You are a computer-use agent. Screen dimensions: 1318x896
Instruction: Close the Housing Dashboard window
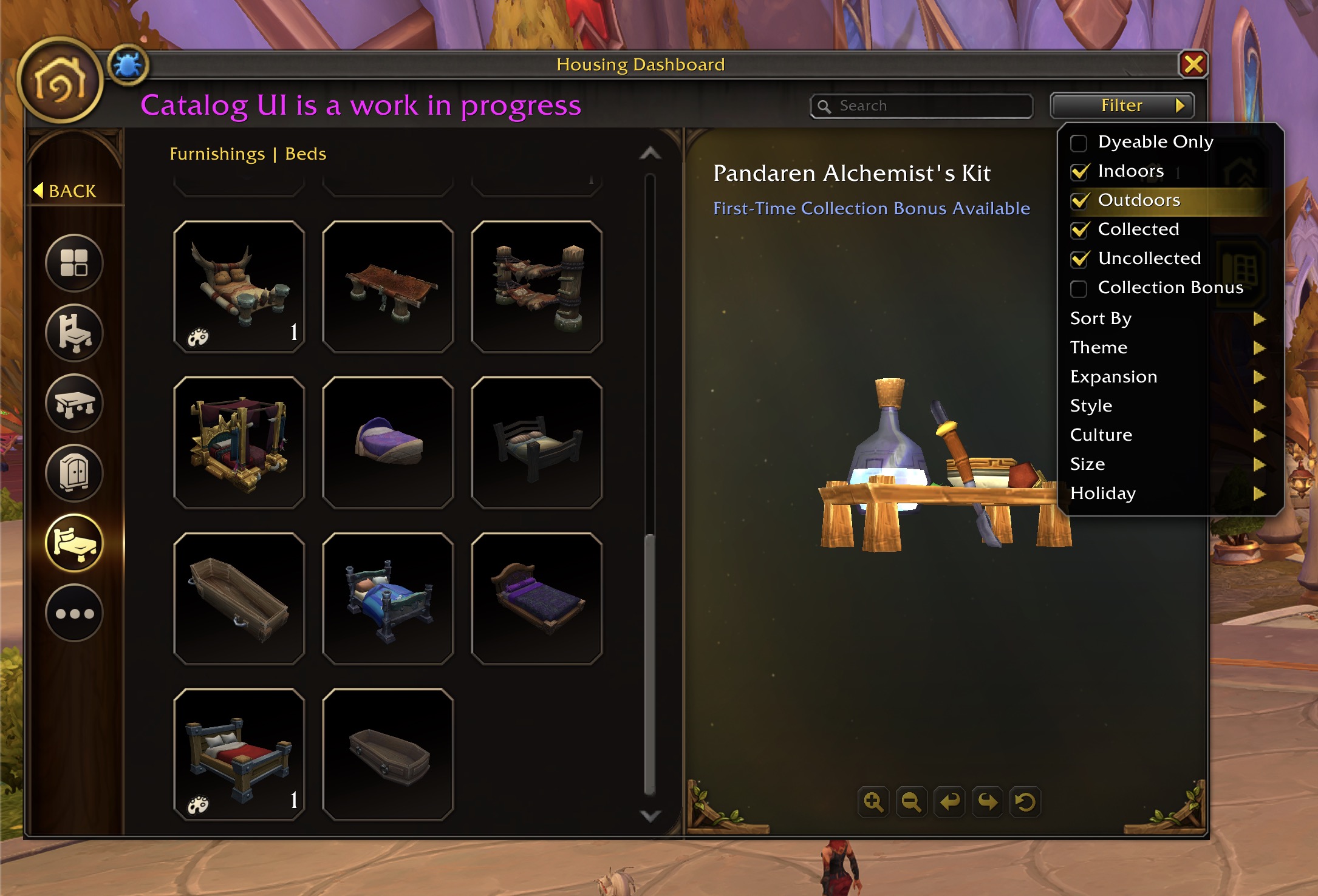tap(1193, 64)
